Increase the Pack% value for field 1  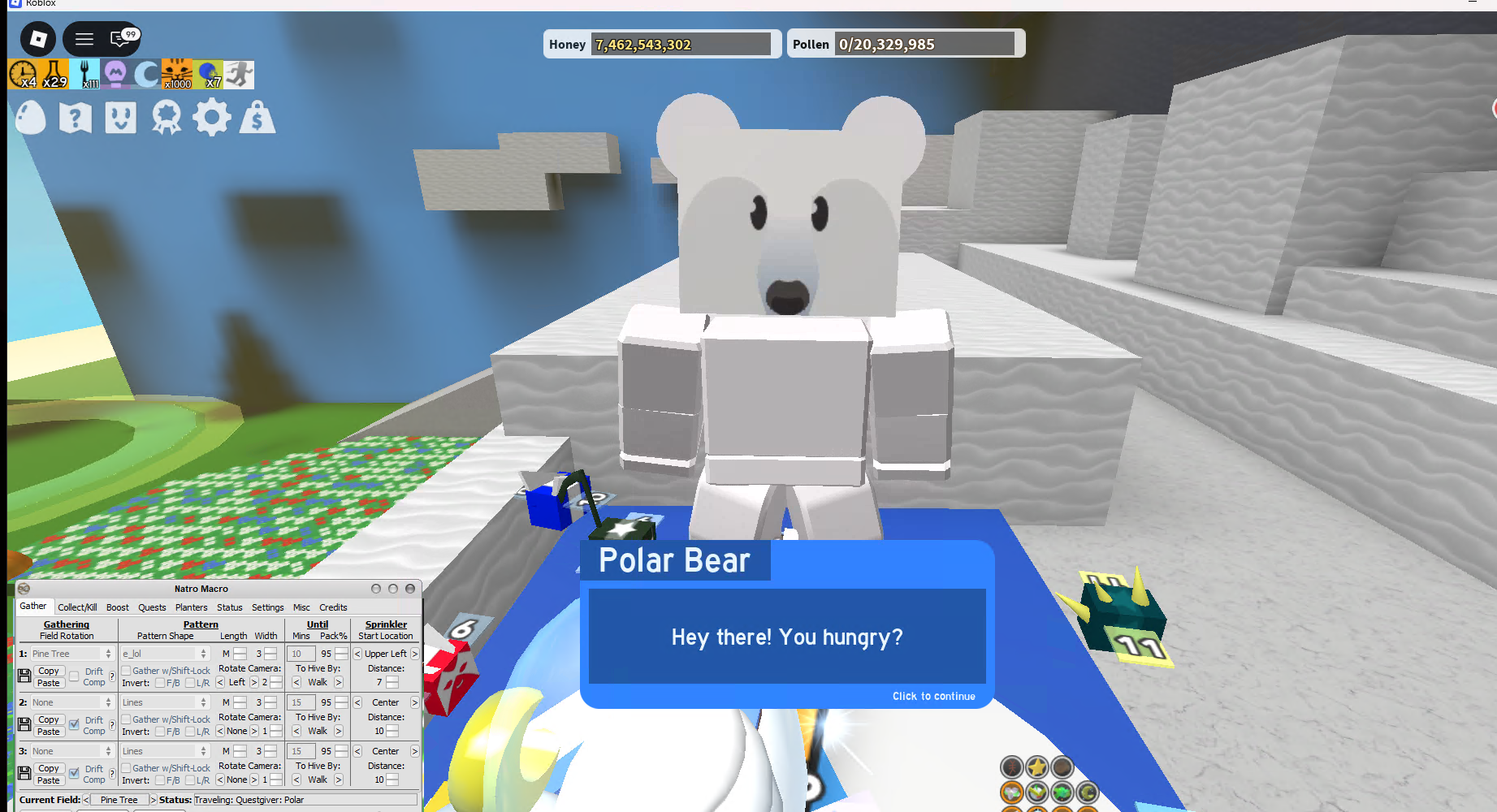(x=342, y=650)
